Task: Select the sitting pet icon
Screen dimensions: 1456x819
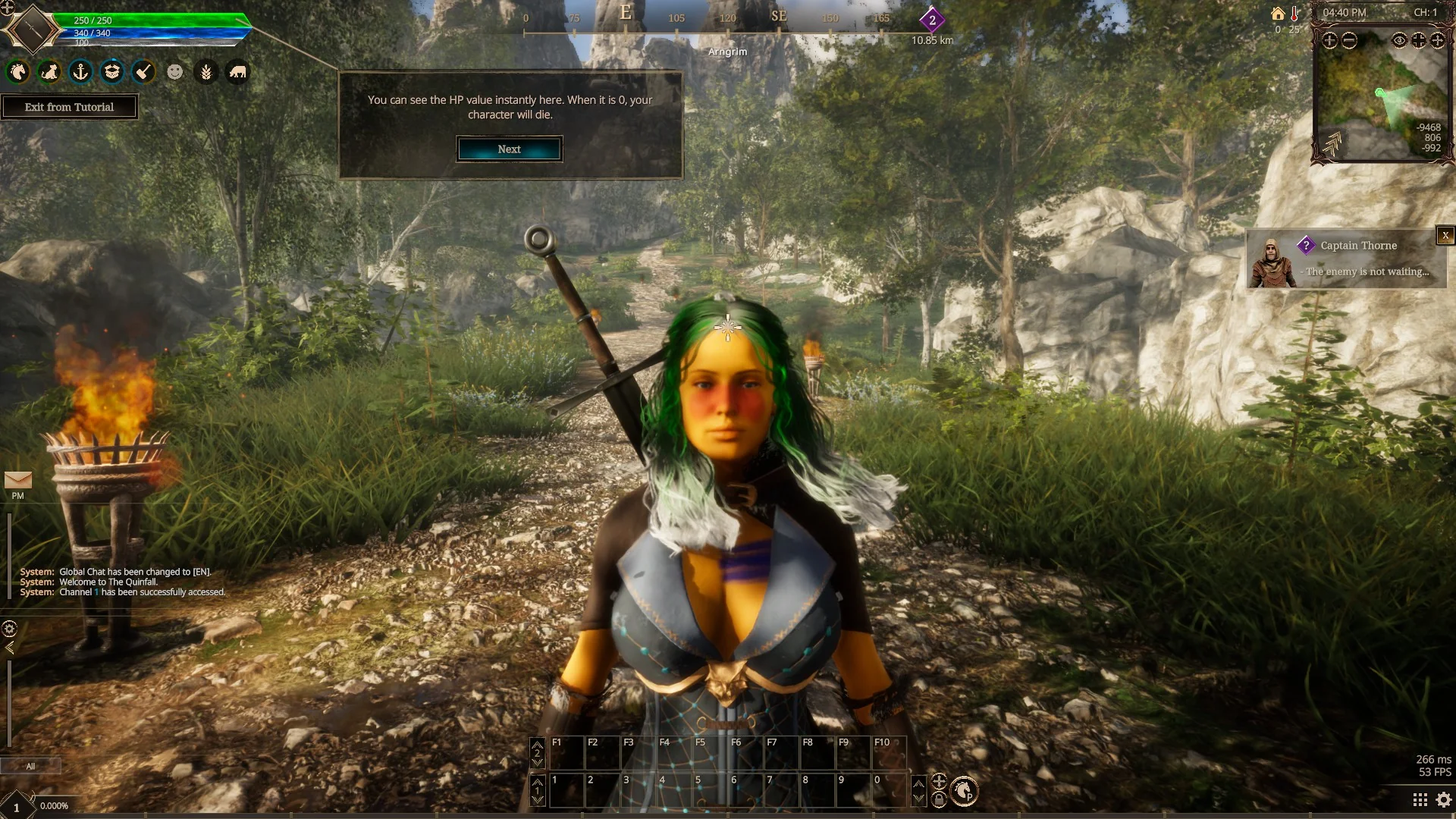Action: pyautogui.click(x=49, y=72)
